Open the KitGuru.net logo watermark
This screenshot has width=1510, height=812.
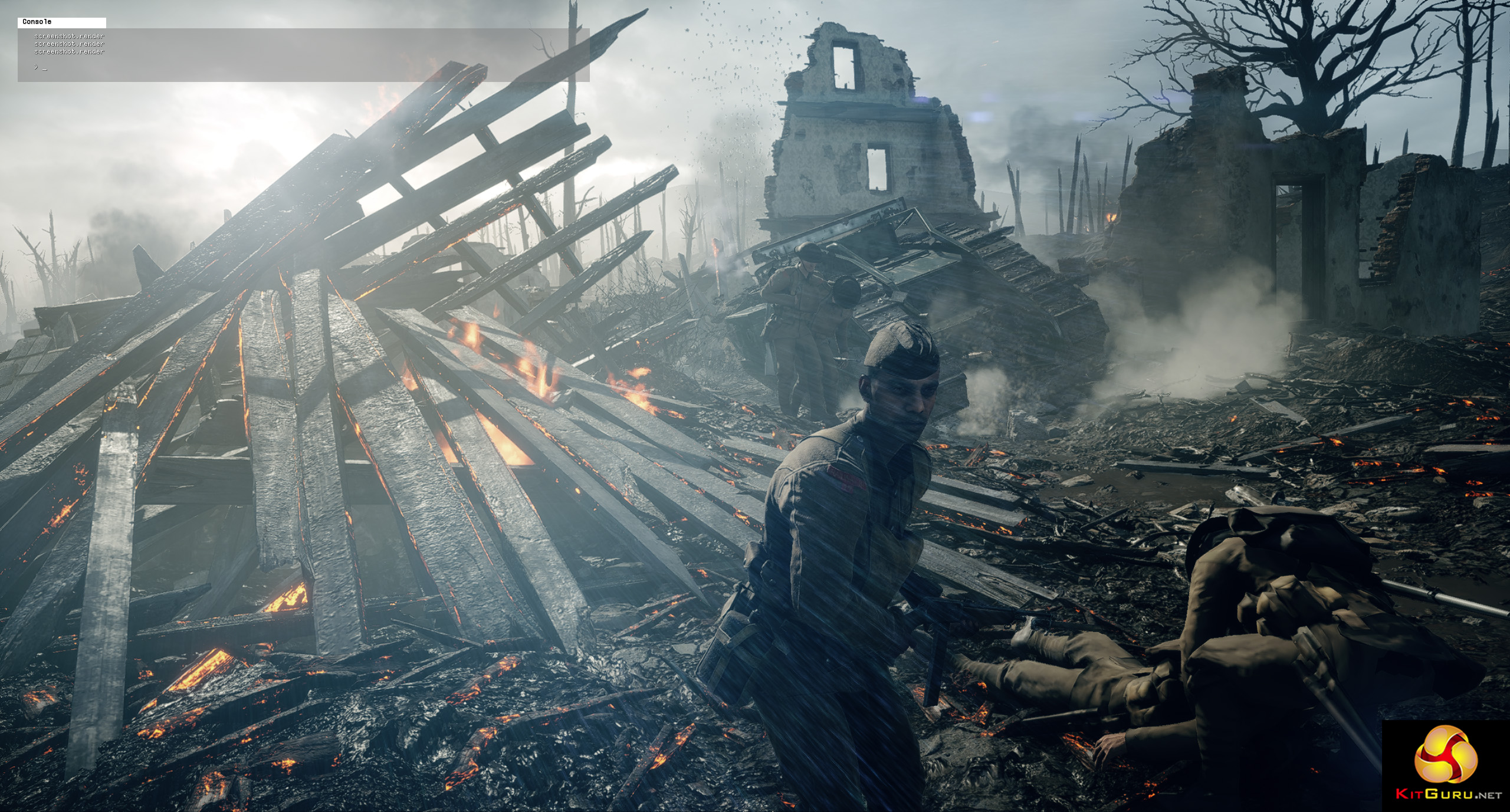click(1445, 765)
